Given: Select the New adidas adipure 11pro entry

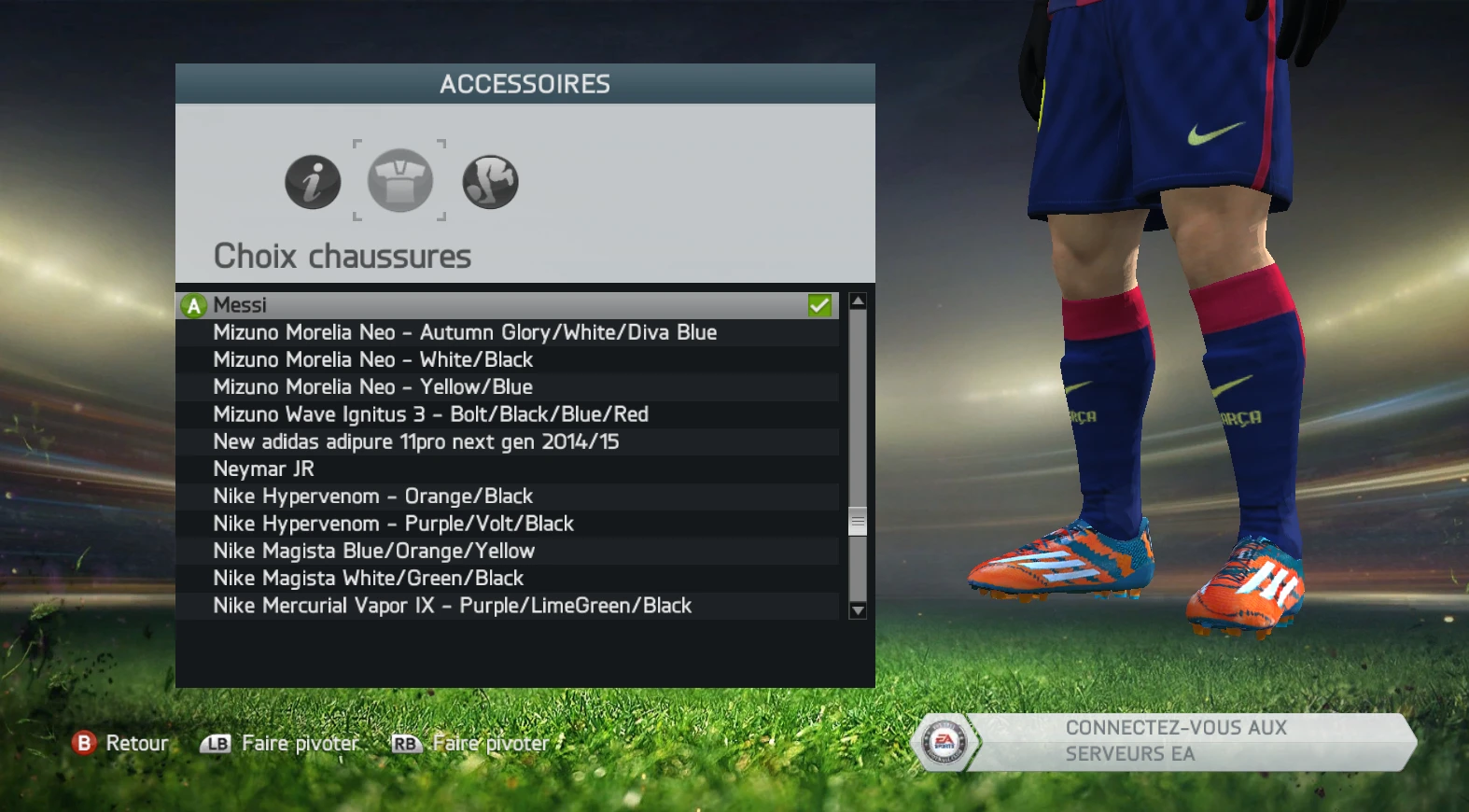Looking at the screenshot, I should [416, 441].
